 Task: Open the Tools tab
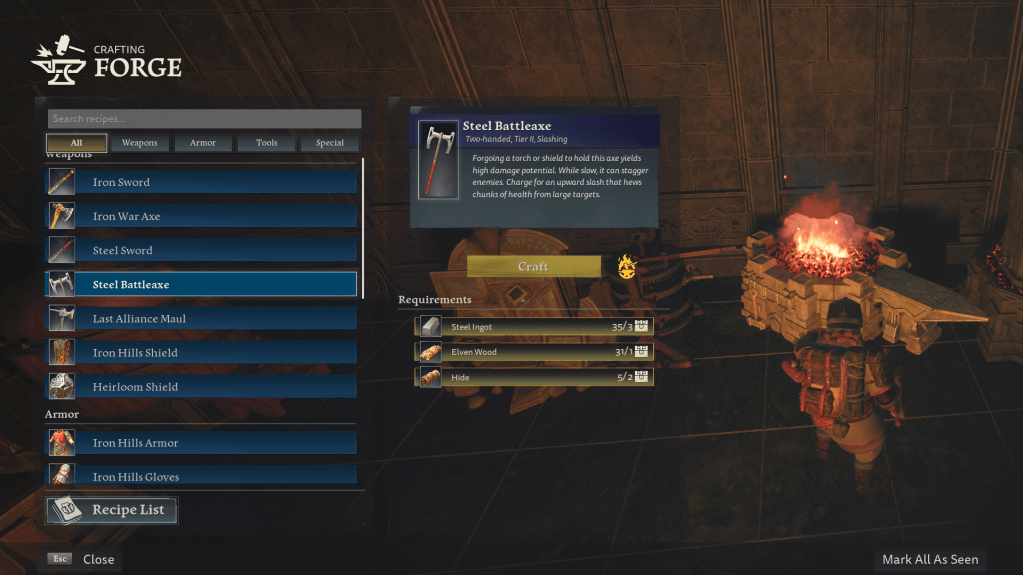point(267,143)
